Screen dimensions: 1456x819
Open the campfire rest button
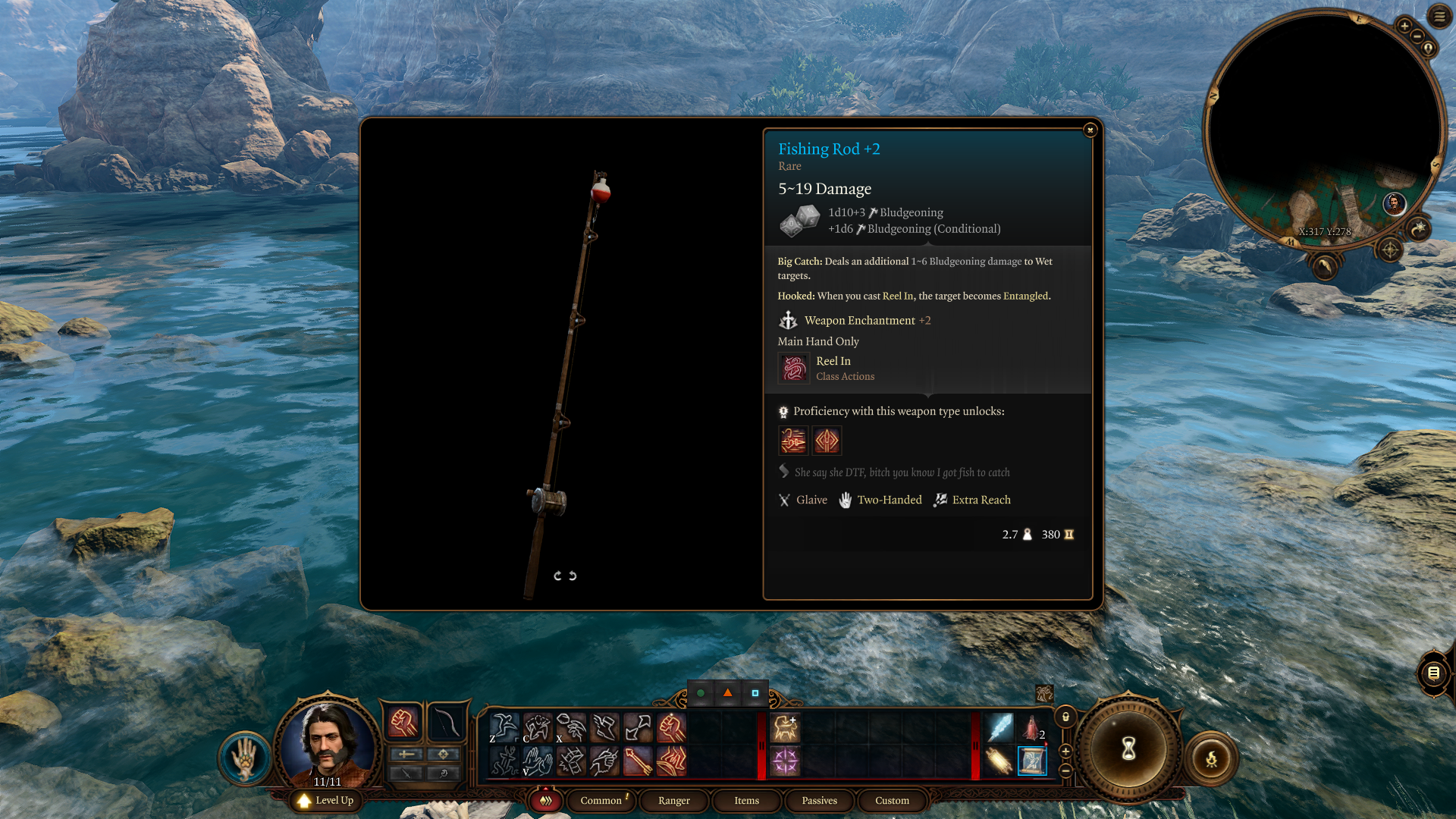[x=1211, y=758]
